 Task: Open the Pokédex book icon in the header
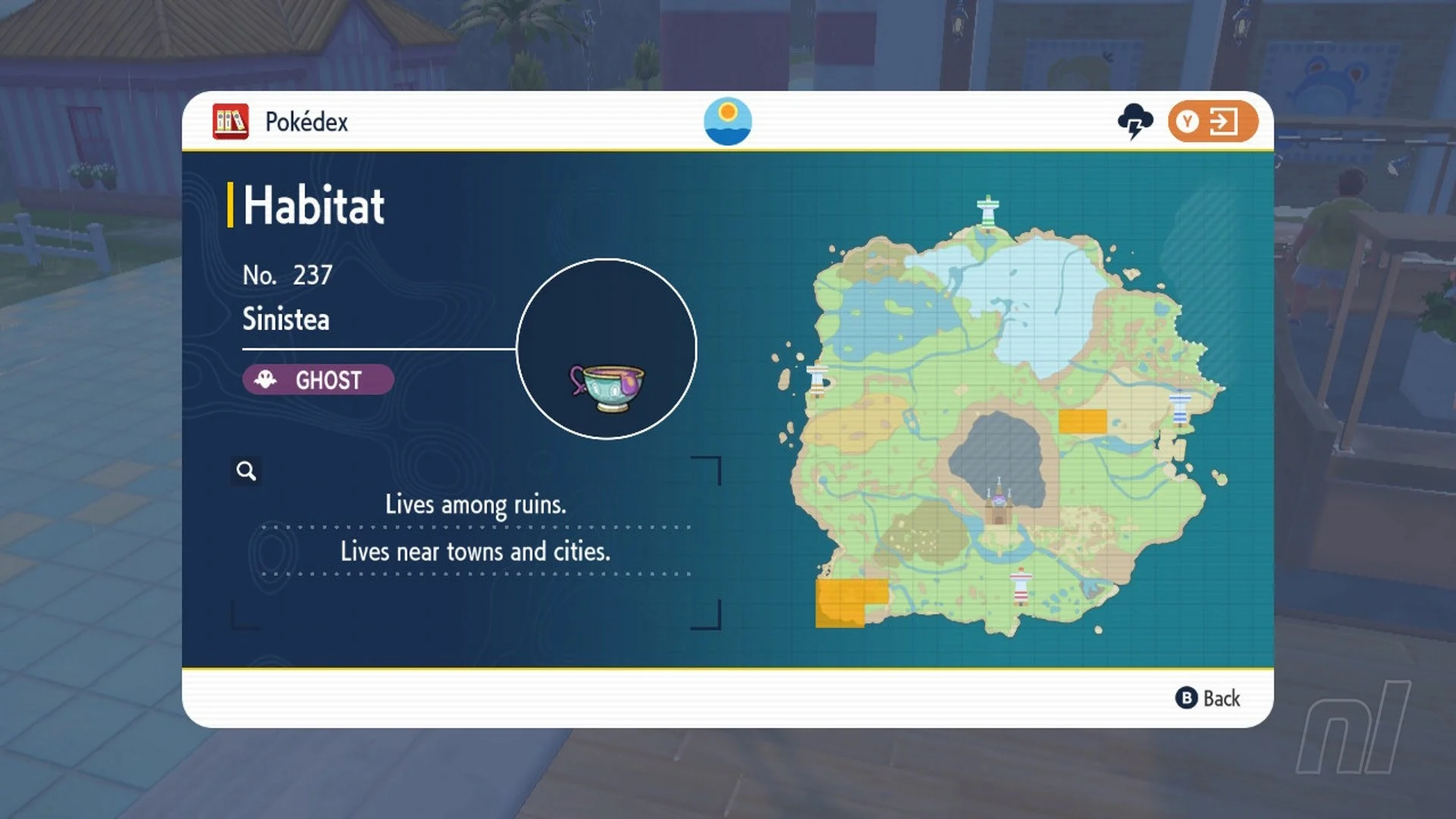click(231, 120)
